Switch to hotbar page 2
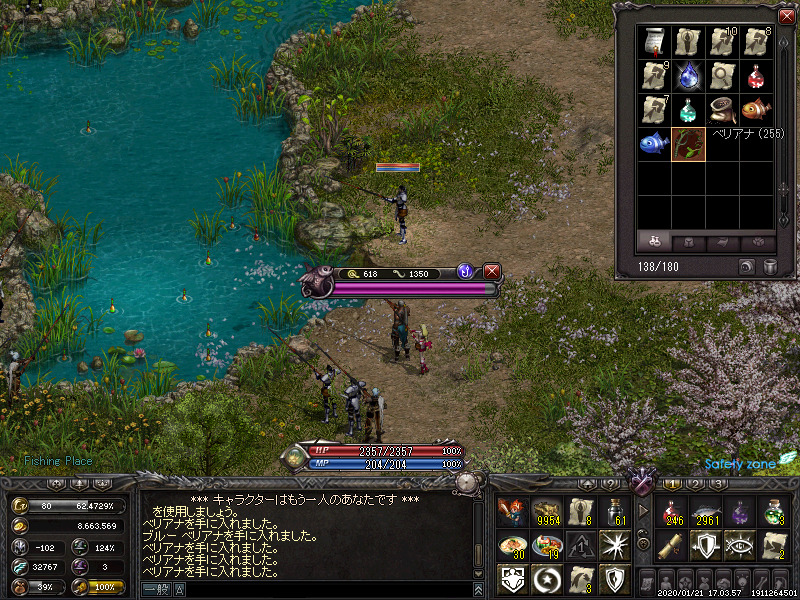800x600 pixels. (695, 484)
